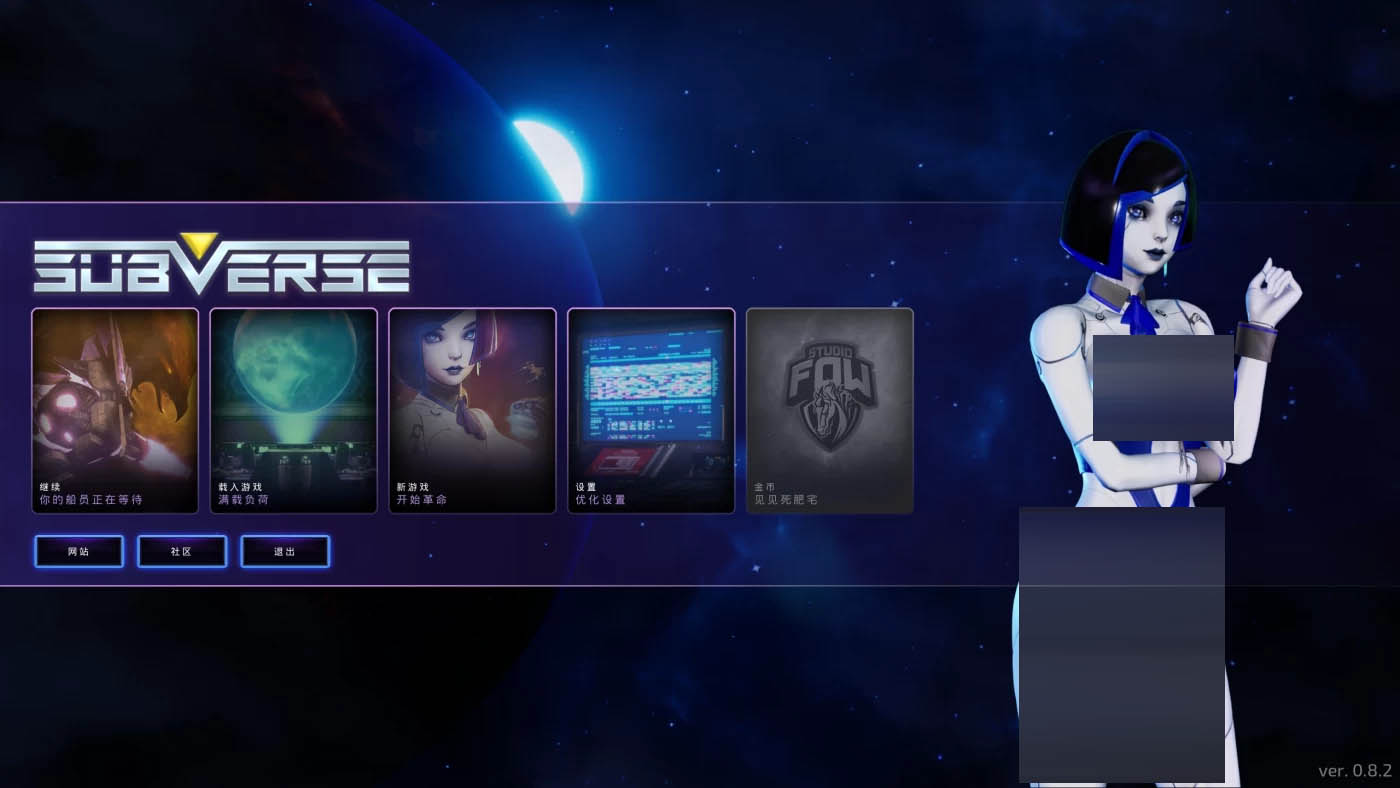1400x788 pixels.
Task: Click the grayed-out 金币 credits card
Action: 829,410
